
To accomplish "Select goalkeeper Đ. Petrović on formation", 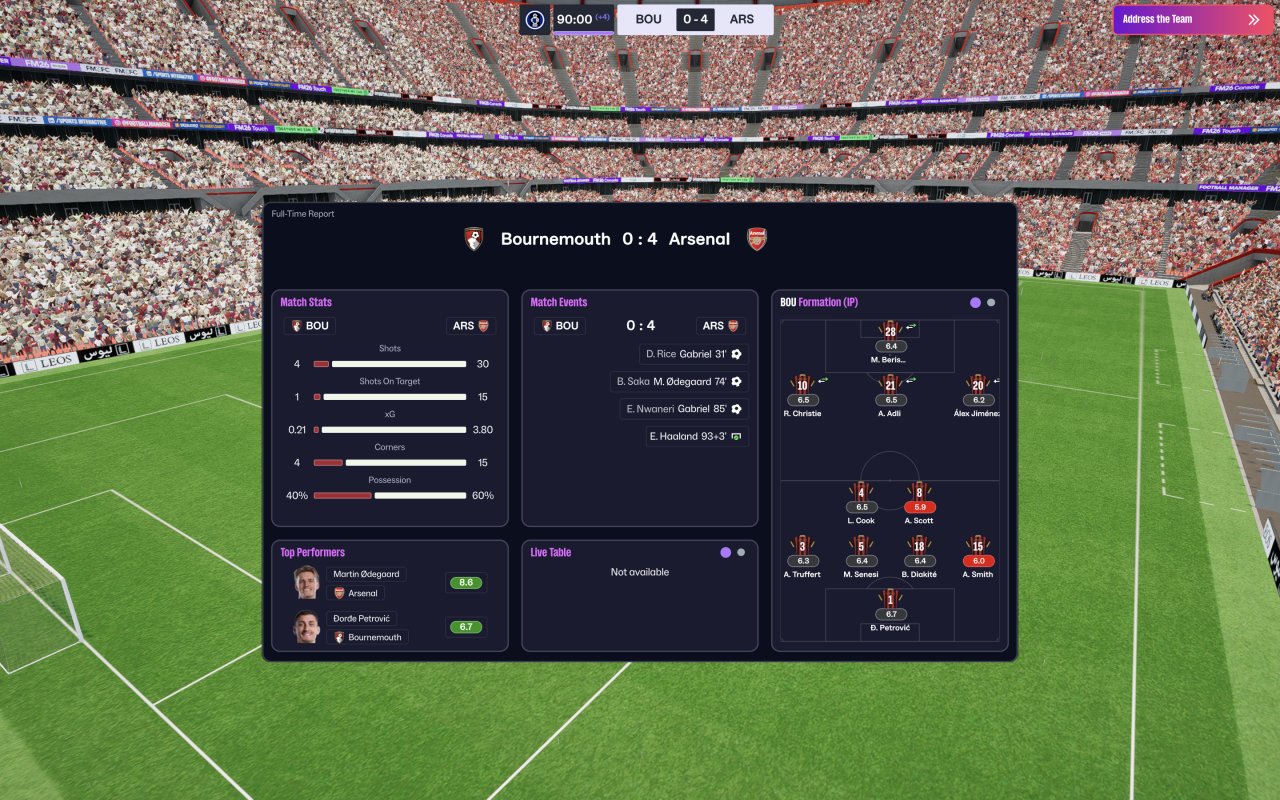I will pos(890,600).
